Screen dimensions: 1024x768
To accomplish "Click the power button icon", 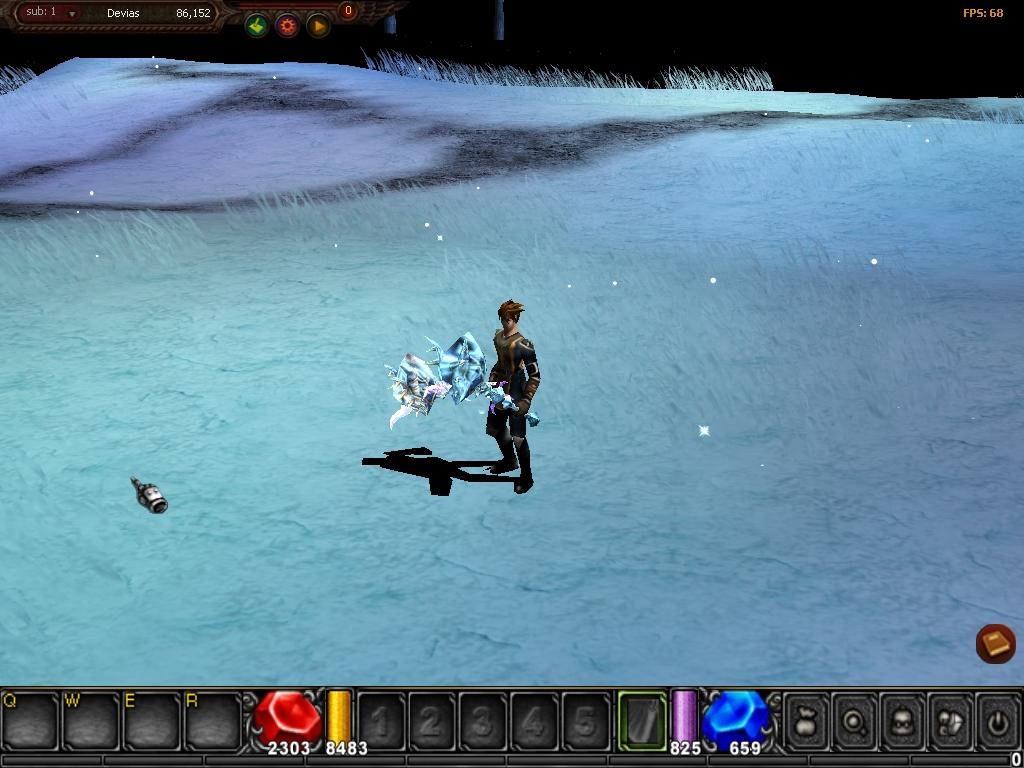I will click(997, 720).
